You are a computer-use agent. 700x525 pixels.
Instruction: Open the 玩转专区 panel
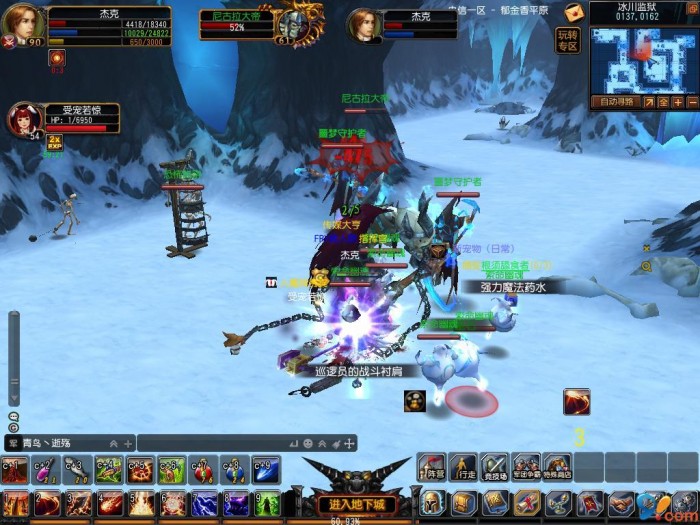567,40
